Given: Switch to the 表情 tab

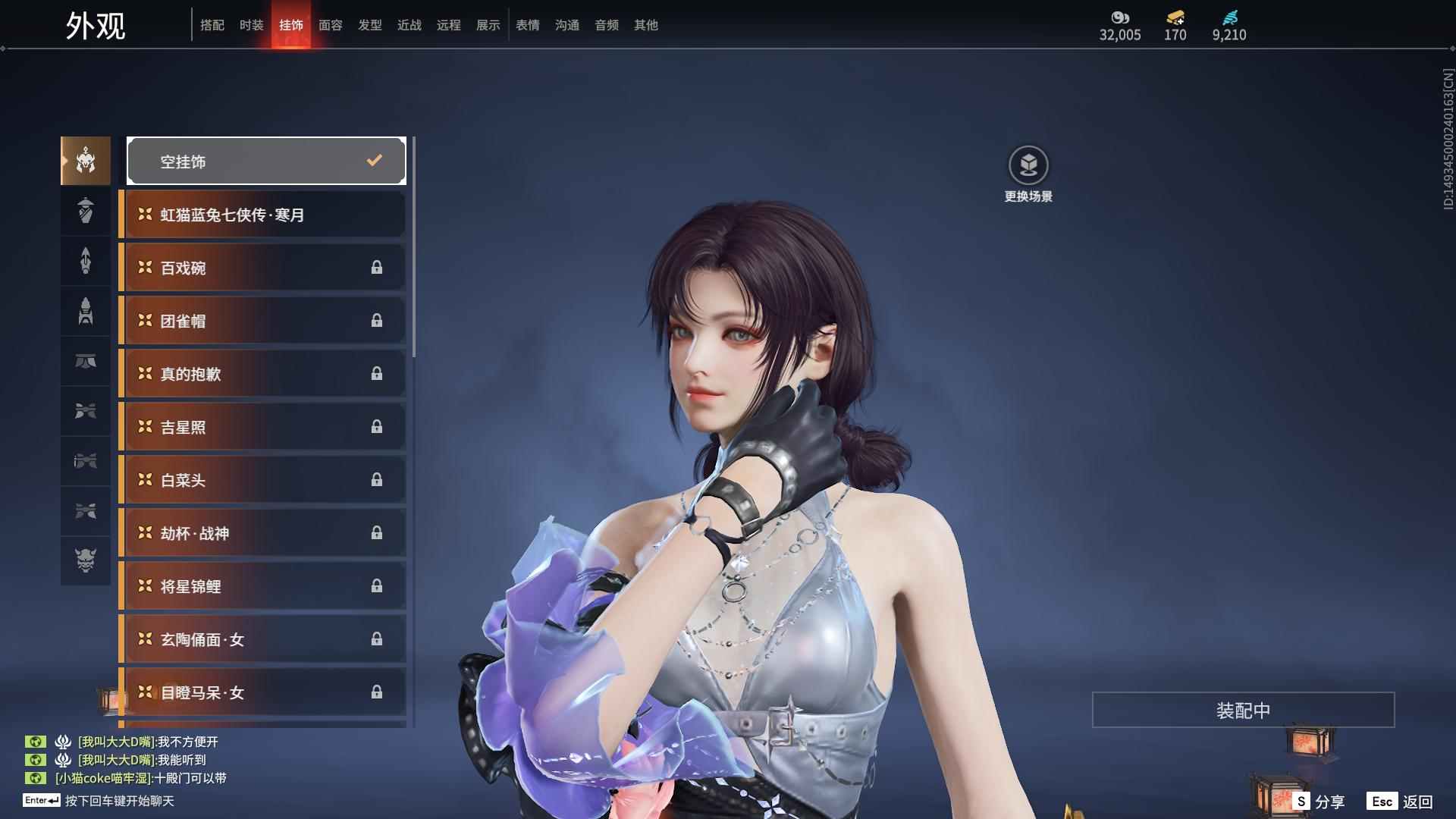Looking at the screenshot, I should (527, 25).
